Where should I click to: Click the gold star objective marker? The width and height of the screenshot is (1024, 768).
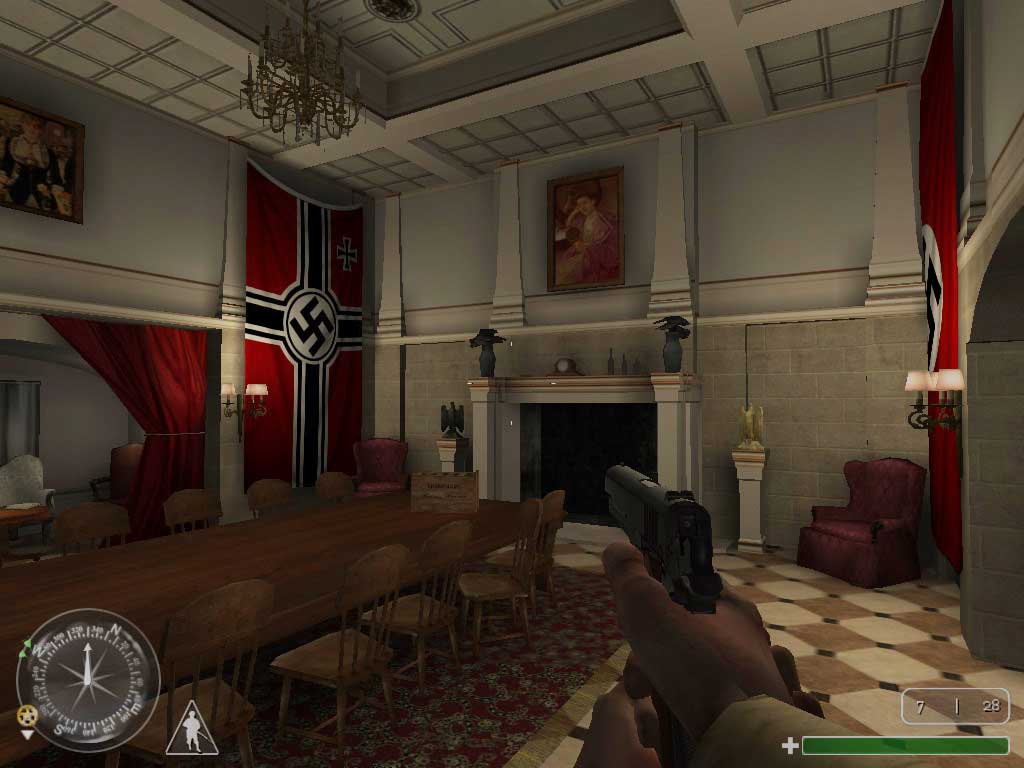(27, 716)
